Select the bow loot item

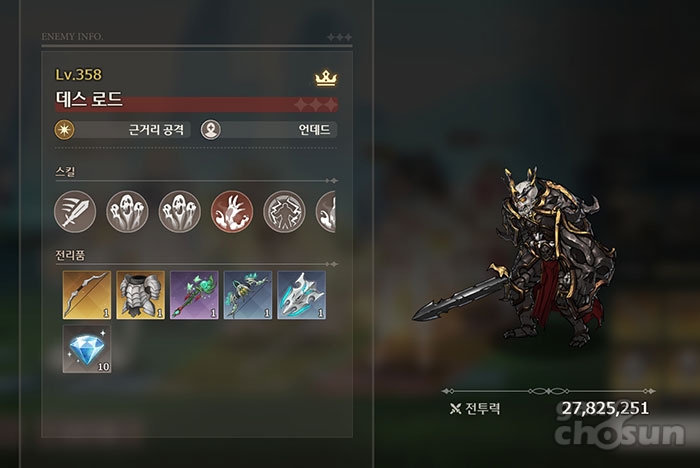point(87,295)
